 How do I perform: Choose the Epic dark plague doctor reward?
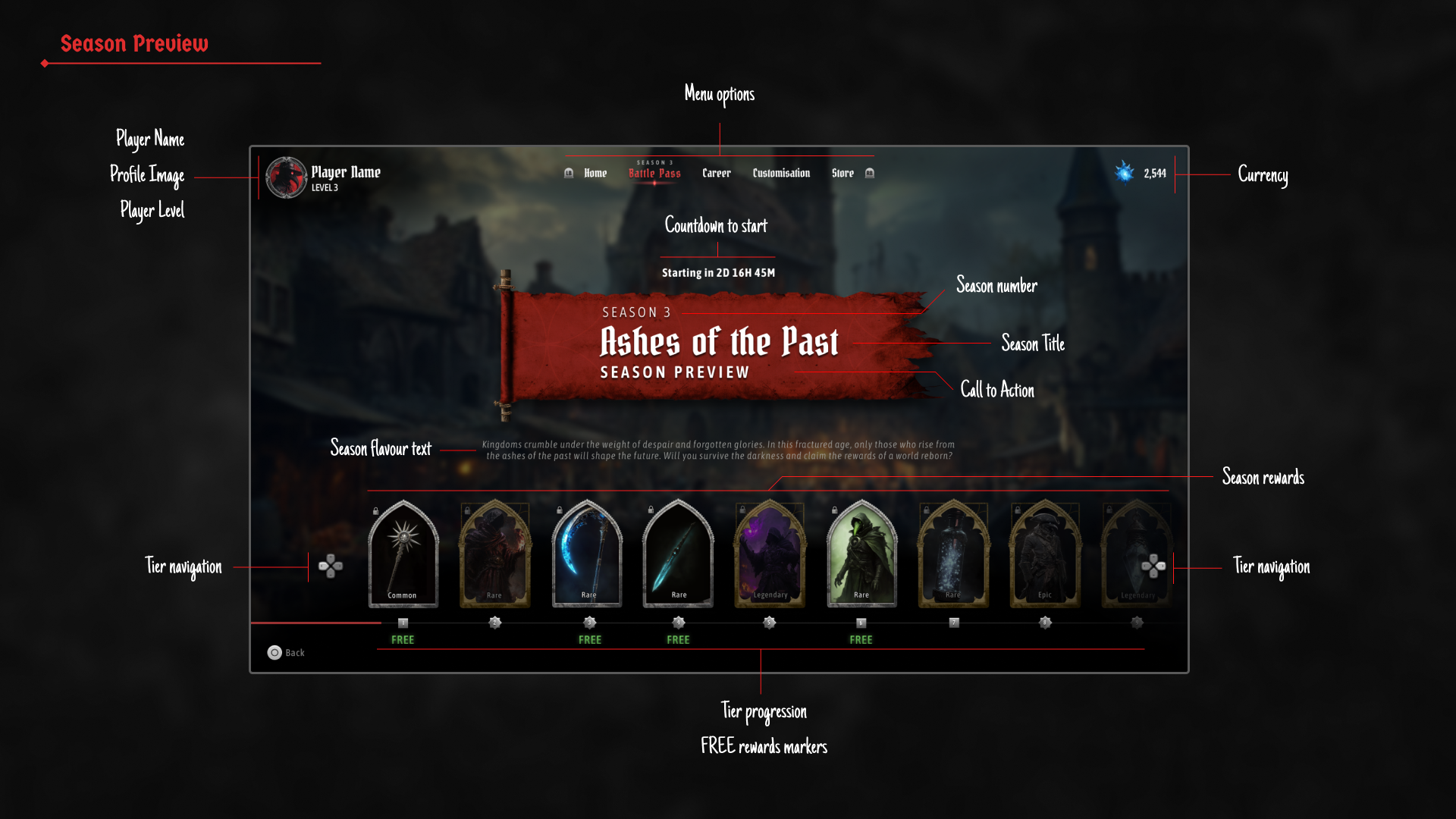1045,554
